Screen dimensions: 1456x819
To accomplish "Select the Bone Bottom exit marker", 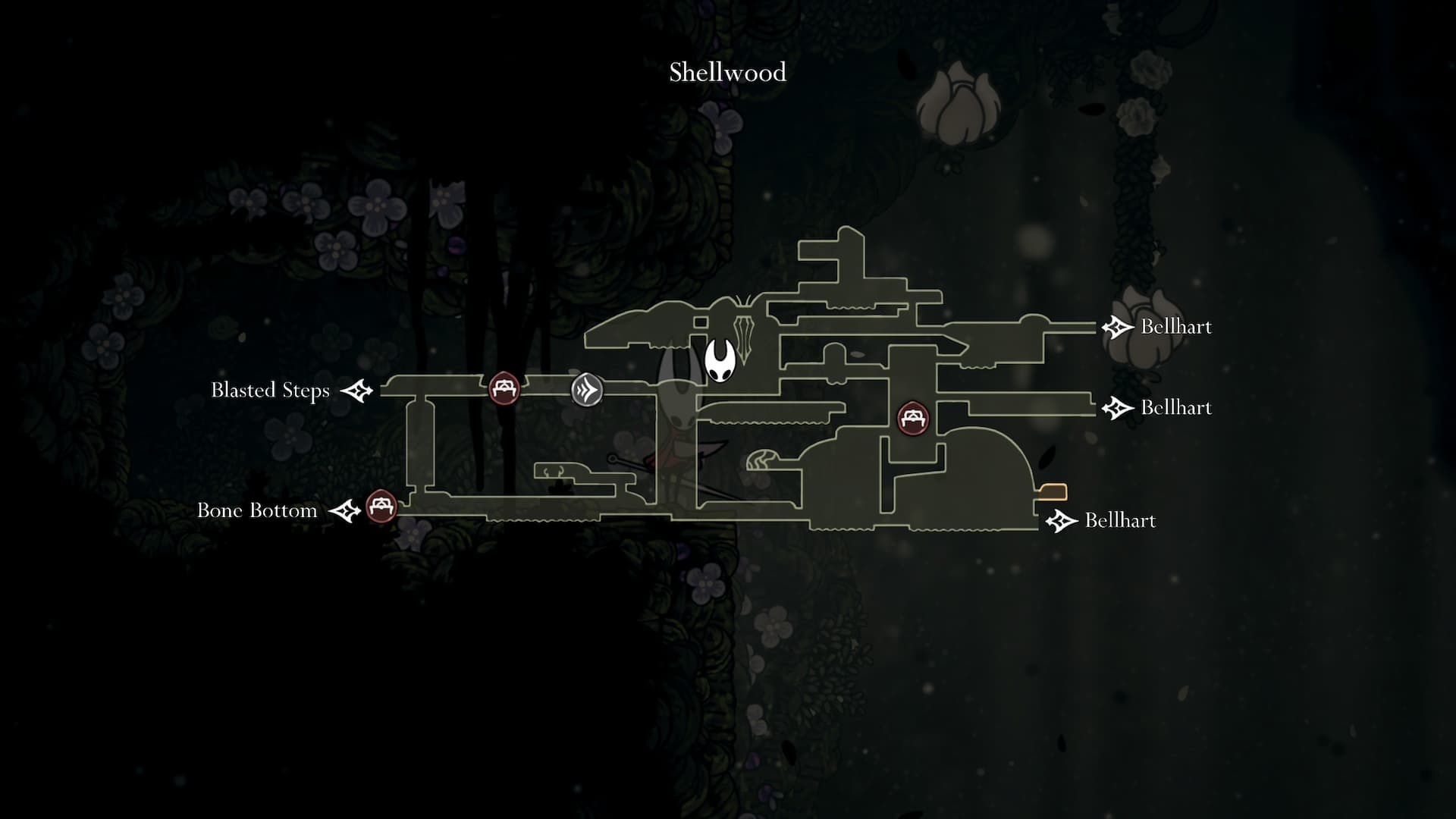I will tap(345, 511).
